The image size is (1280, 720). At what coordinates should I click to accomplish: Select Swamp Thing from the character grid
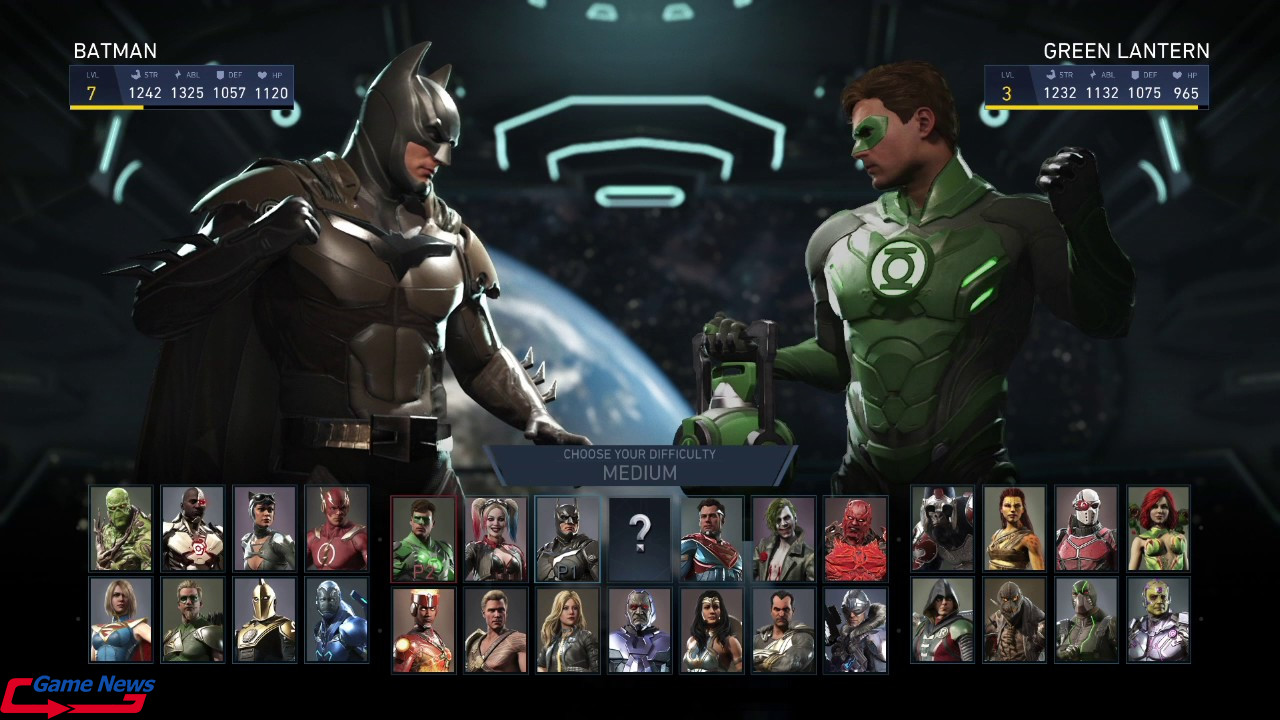point(121,529)
